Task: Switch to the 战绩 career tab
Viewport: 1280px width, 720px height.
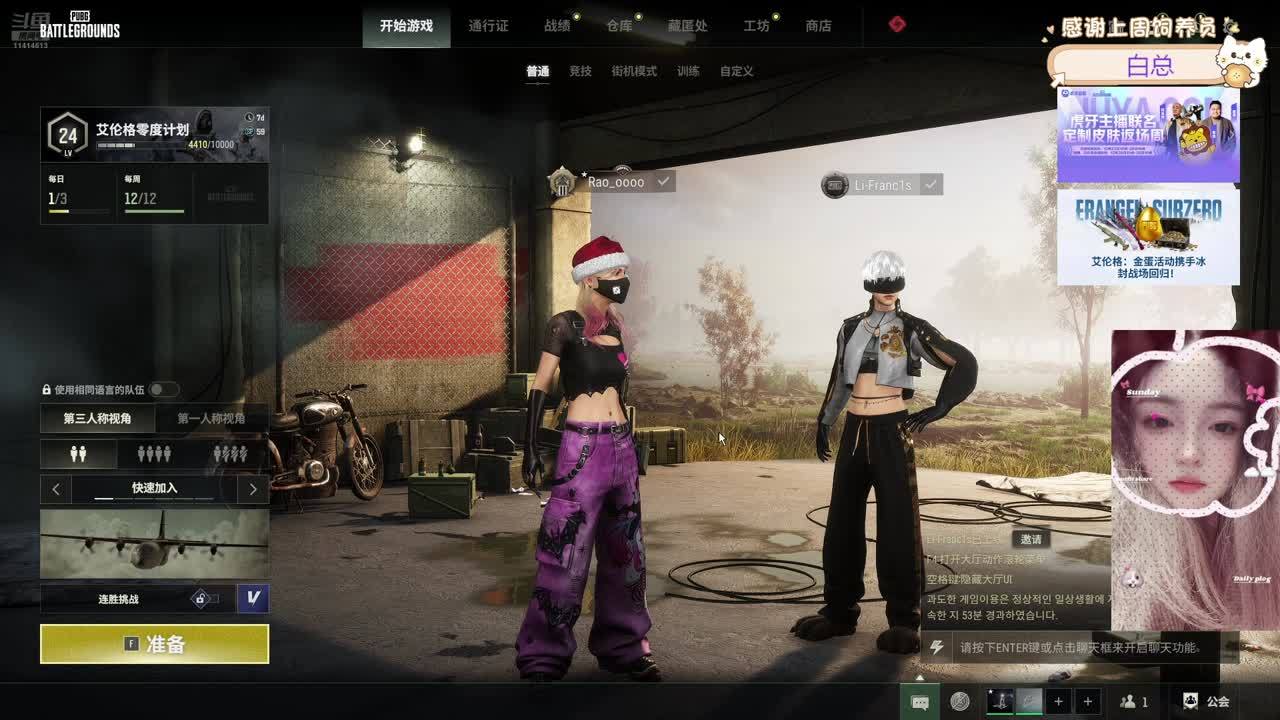Action: coord(557,26)
